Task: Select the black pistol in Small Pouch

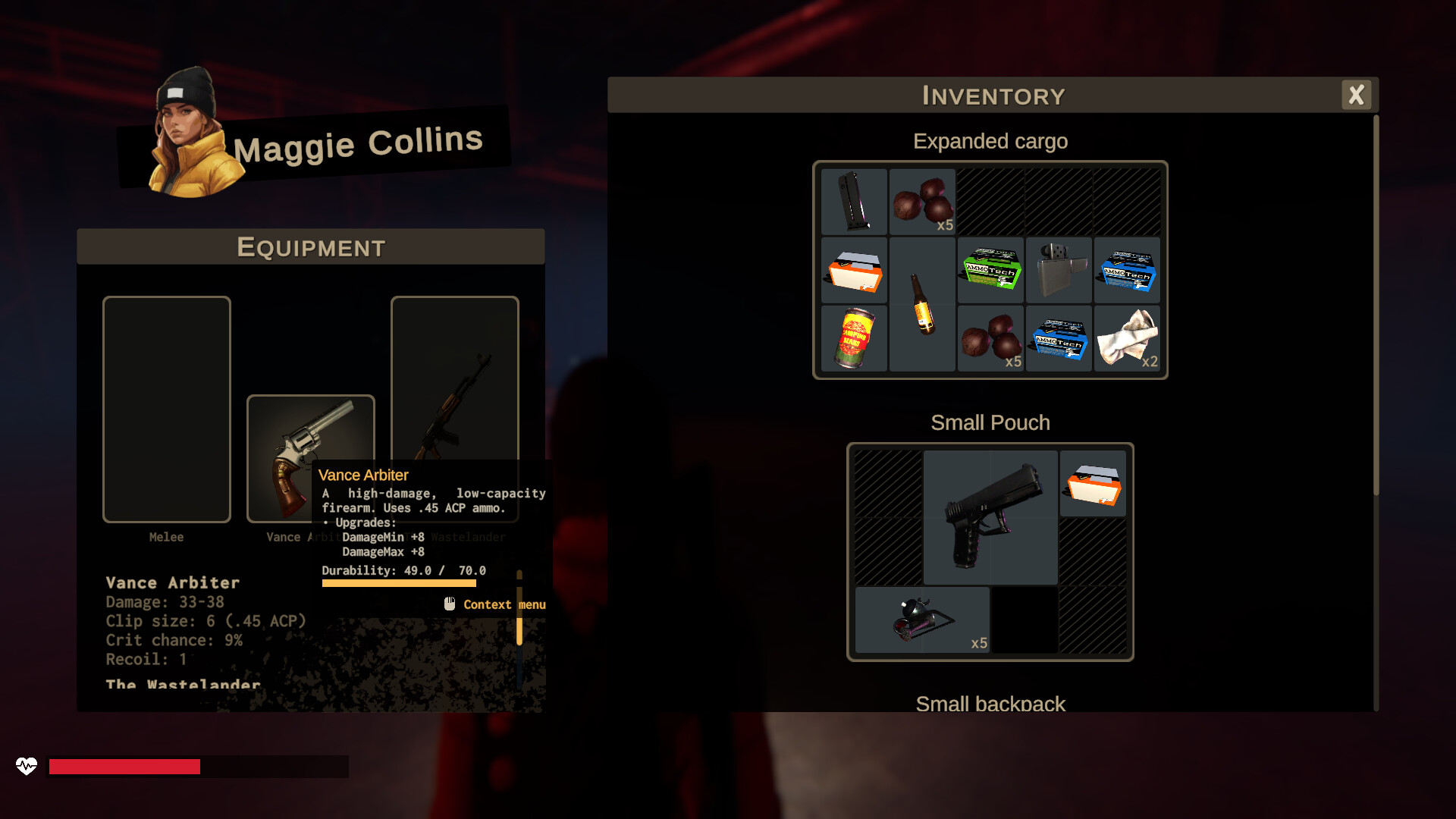Action: [x=990, y=517]
